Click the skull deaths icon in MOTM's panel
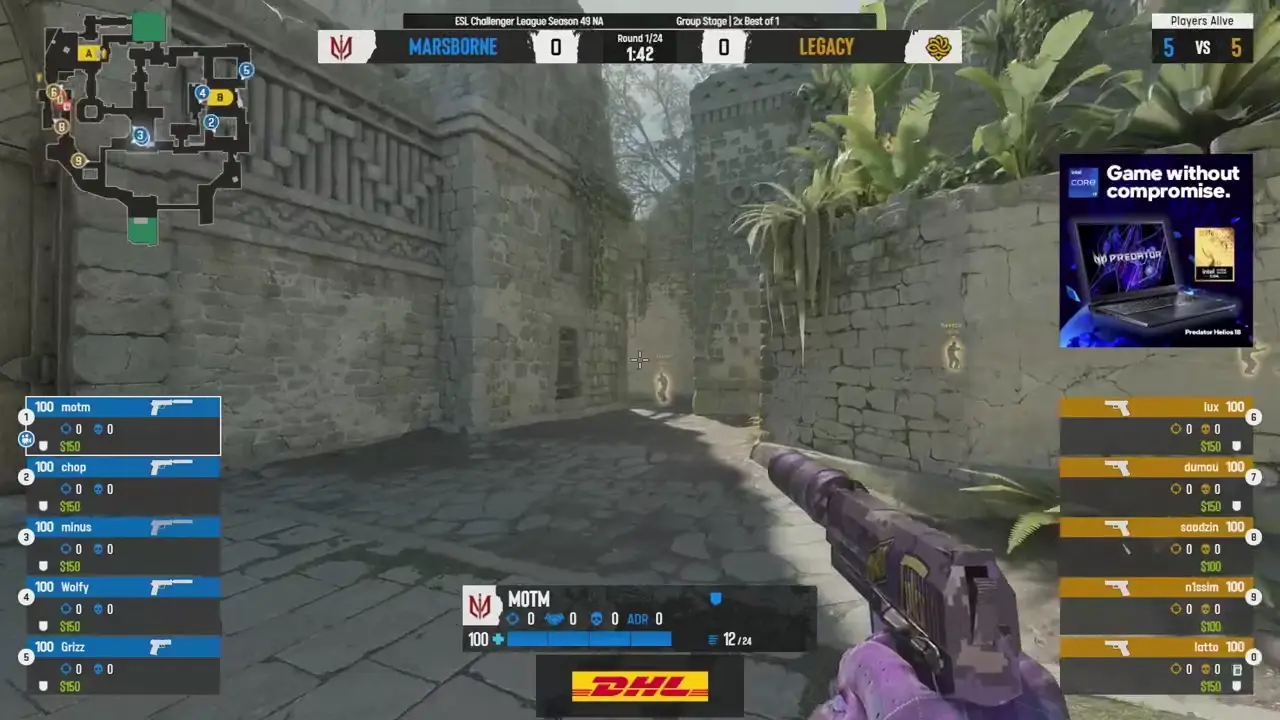This screenshot has width=1280, height=720. click(596, 618)
